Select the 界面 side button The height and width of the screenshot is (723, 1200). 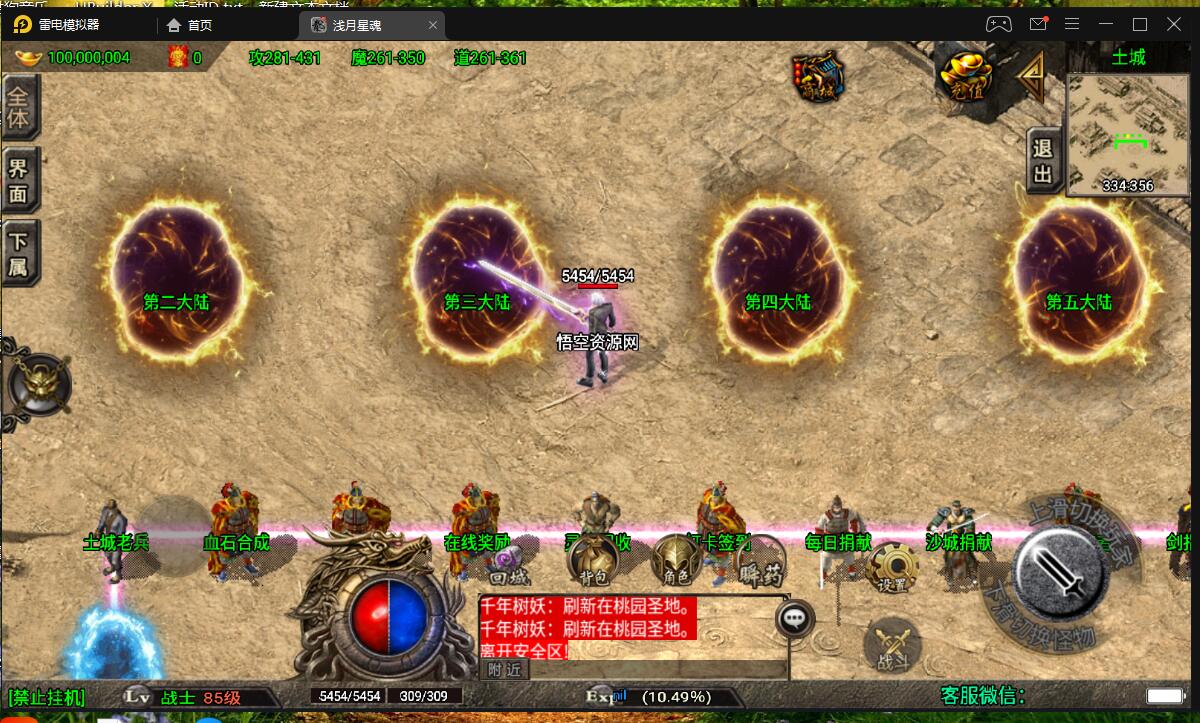[x=19, y=180]
